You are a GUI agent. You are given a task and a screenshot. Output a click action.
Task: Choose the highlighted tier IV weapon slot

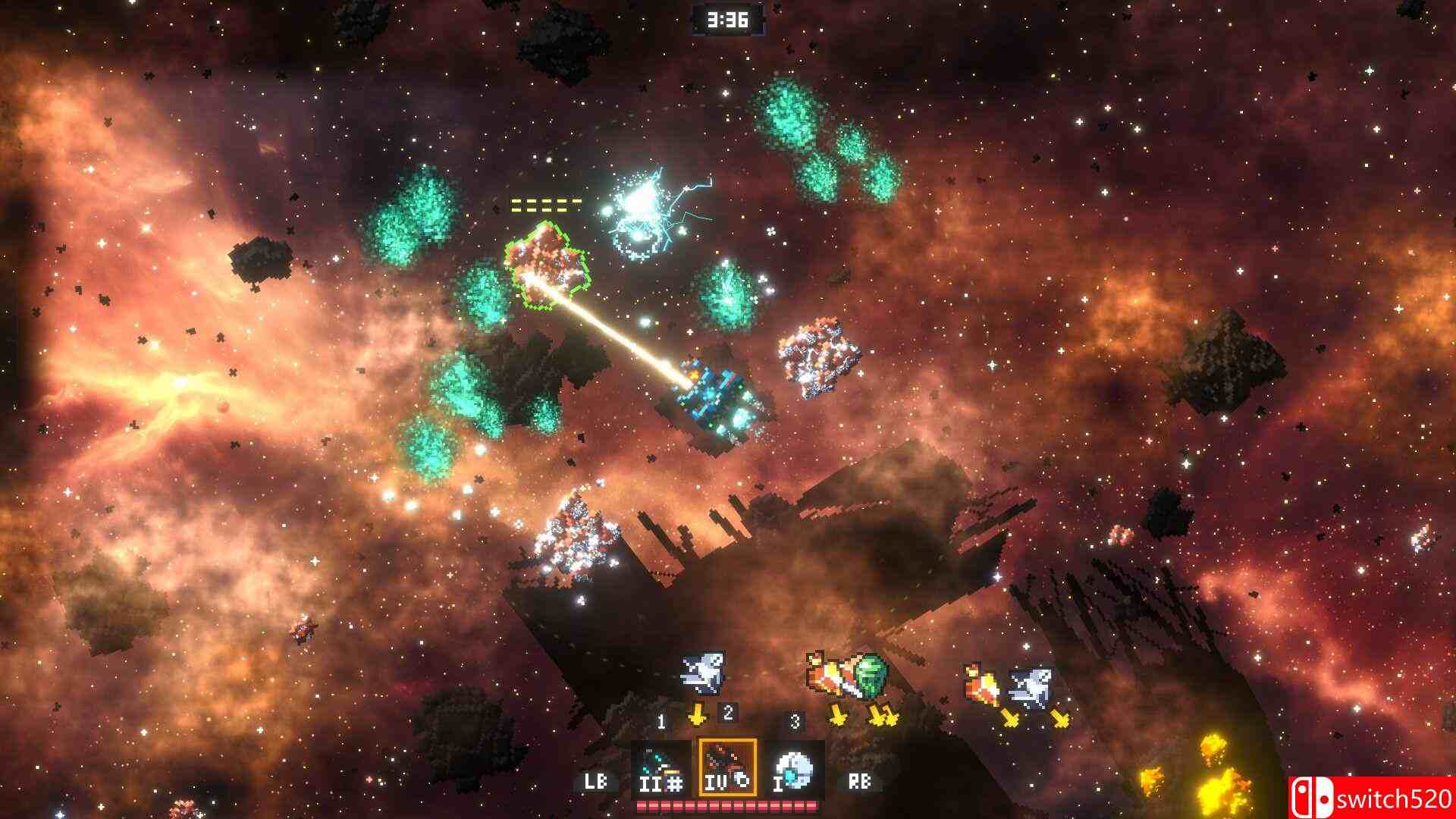(727, 767)
